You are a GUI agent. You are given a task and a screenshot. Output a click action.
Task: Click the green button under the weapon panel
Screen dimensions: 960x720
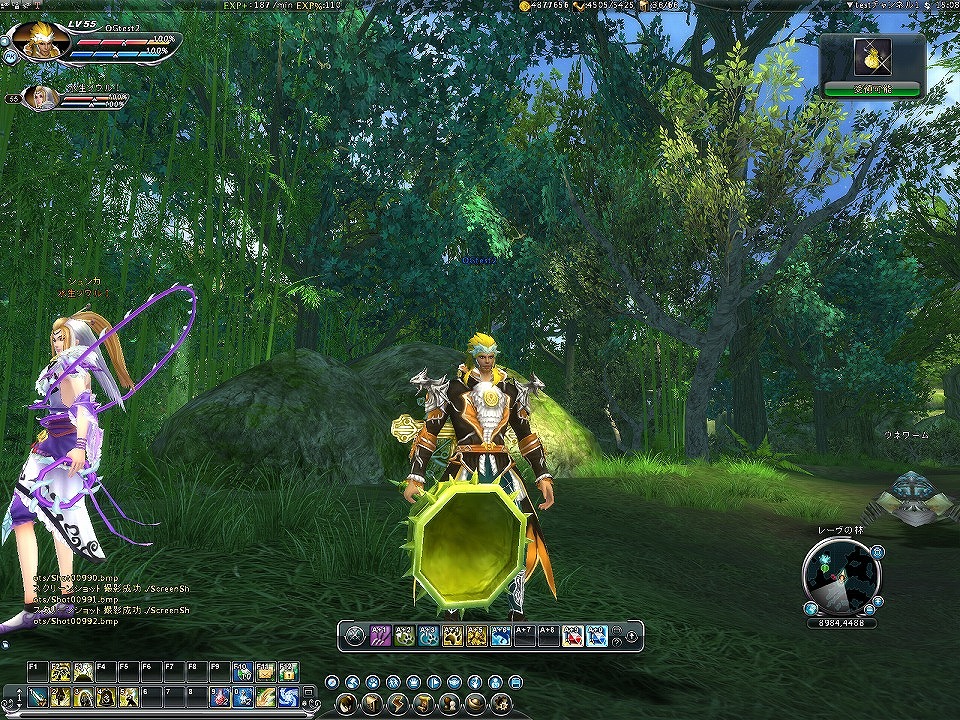(x=872, y=90)
